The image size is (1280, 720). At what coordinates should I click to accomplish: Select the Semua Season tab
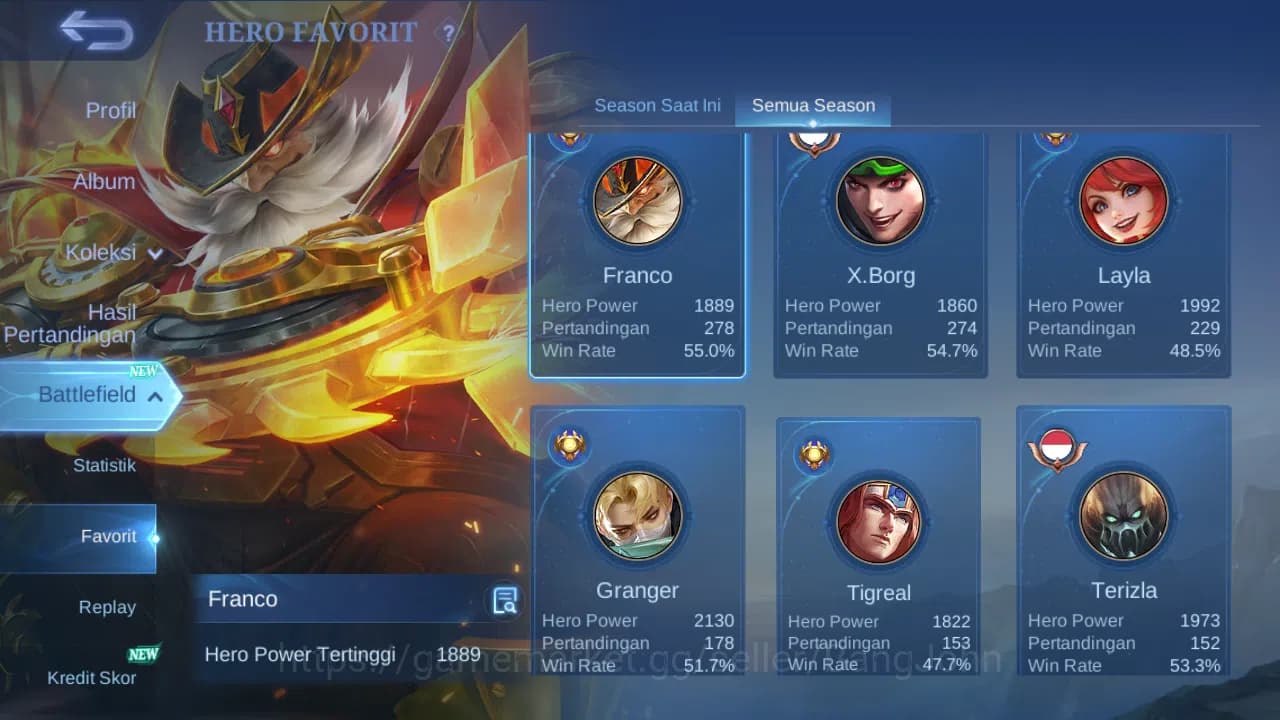[813, 104]
